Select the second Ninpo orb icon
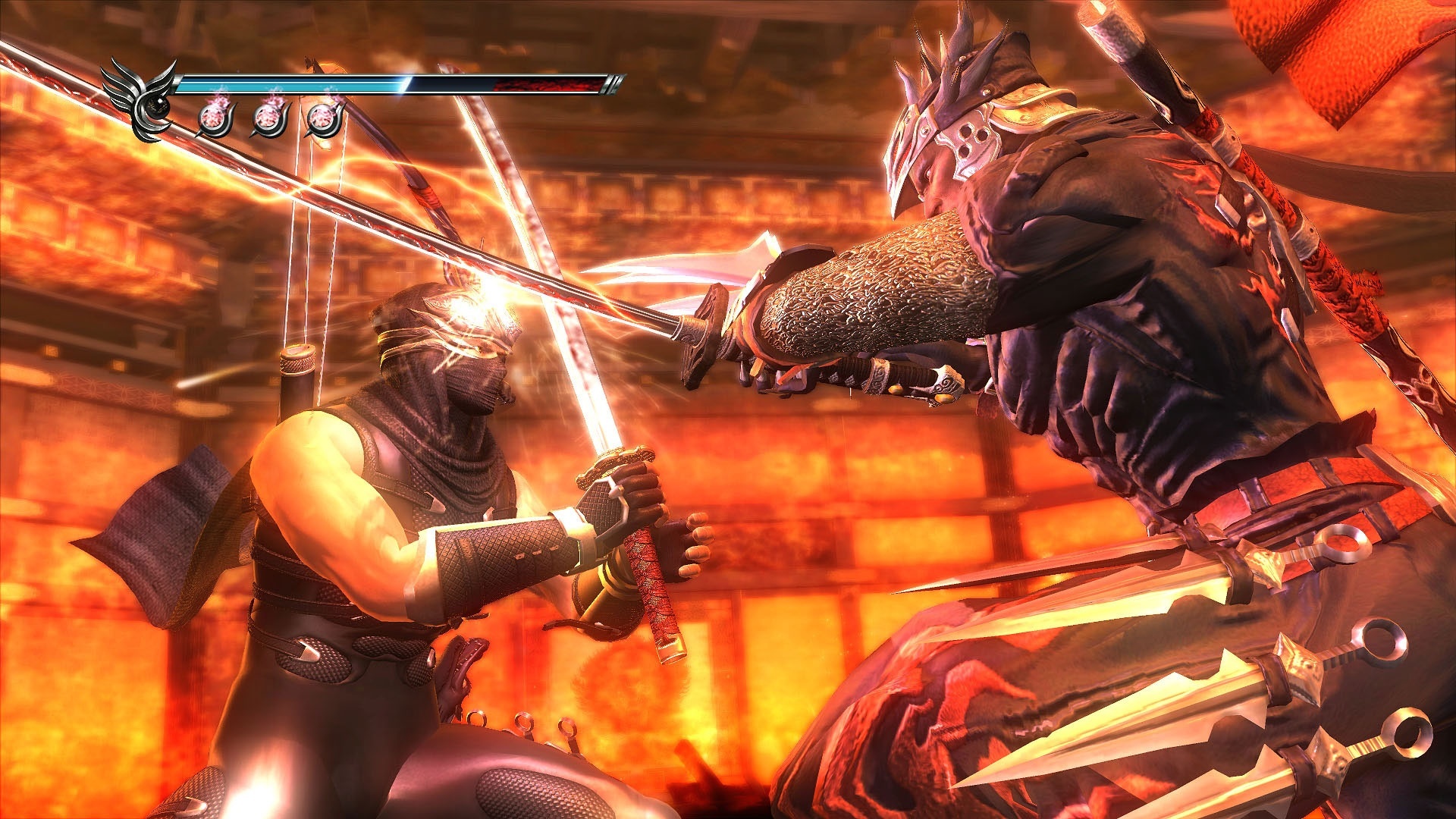Viewport: 1456px width, 819px height. point(267,118)
